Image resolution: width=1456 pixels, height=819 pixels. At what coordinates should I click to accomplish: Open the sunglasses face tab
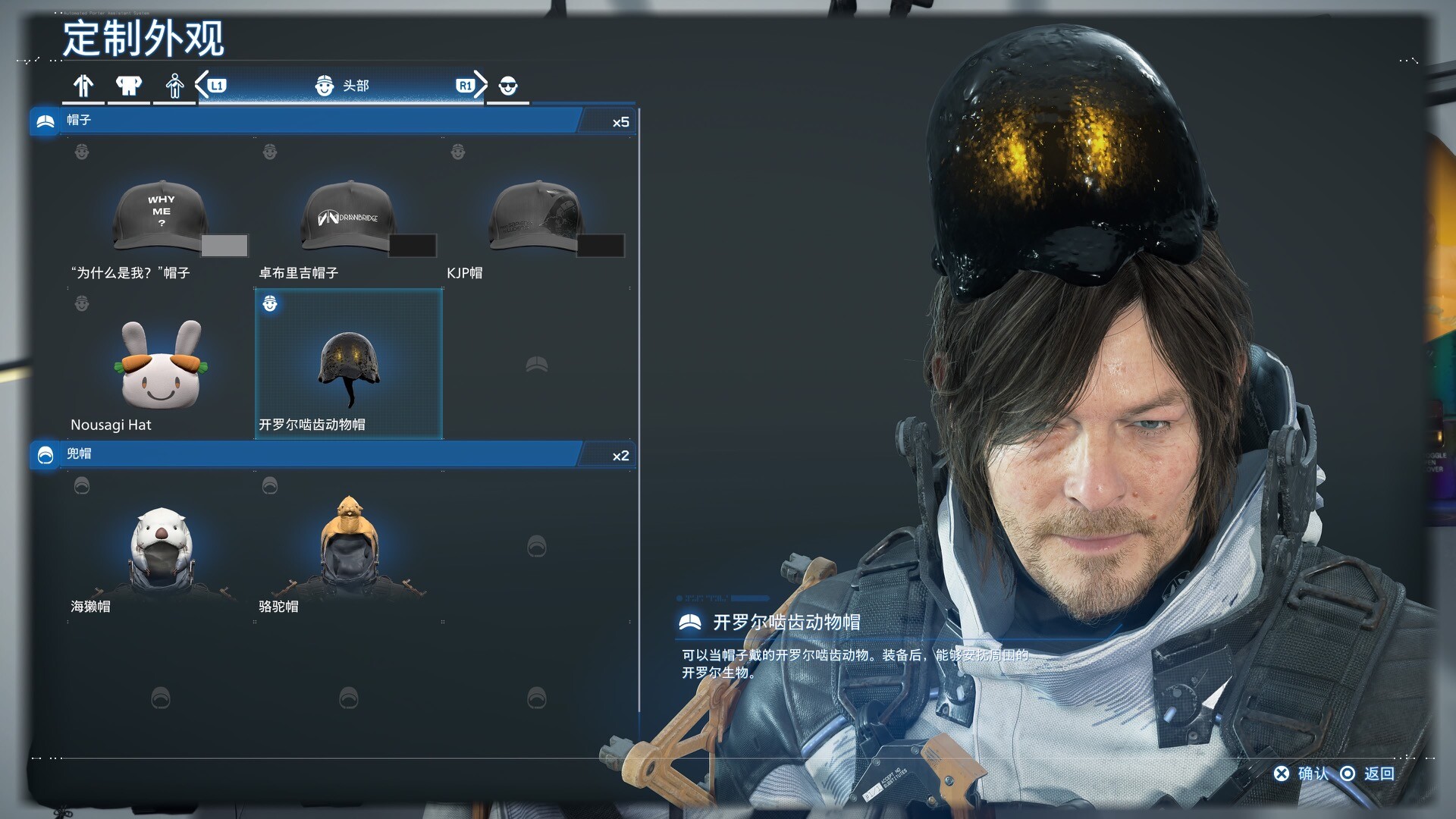click(508, 86)
